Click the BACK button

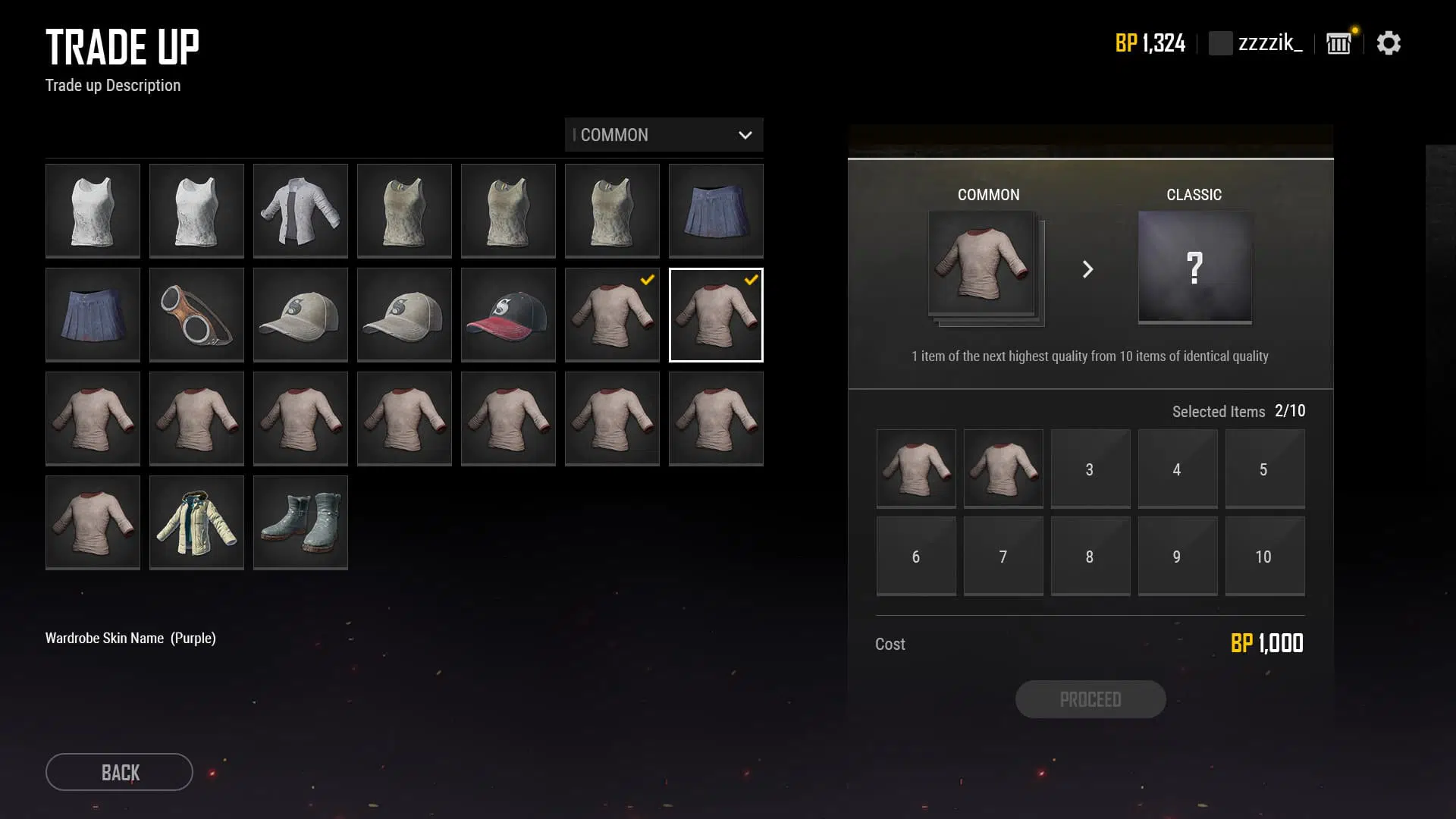[118, 772]
